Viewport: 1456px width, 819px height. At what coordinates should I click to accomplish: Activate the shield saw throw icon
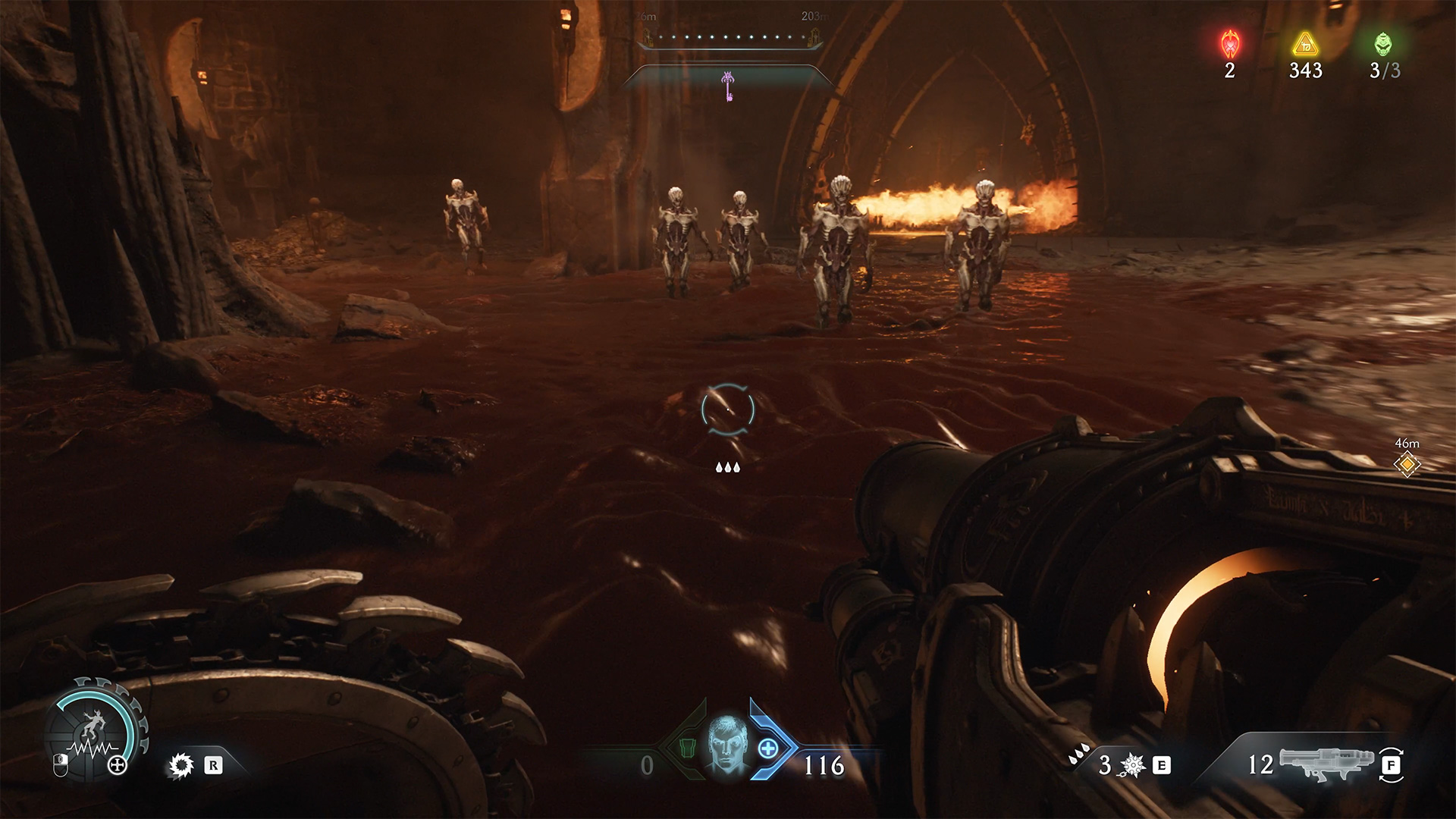point(180,765)
